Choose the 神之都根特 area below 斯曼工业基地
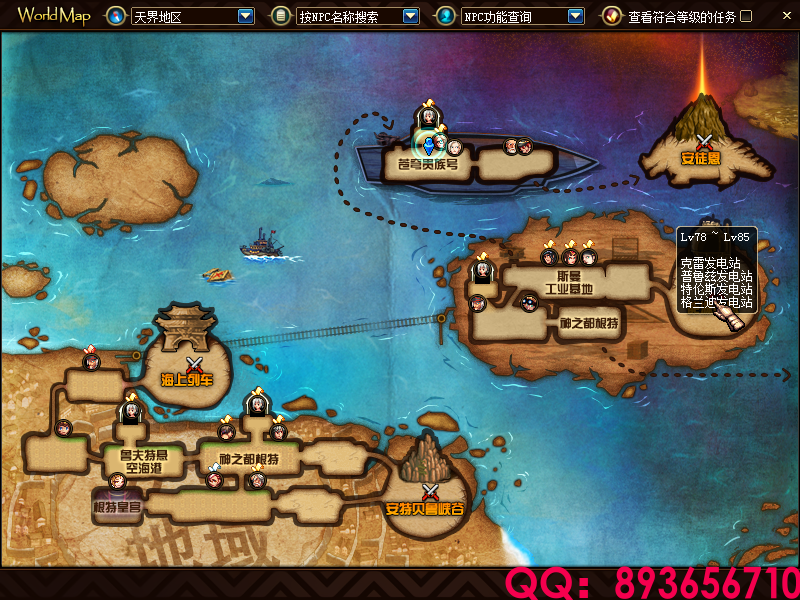The height and width of the screenshot is (600, 800). tap(587, 323)
